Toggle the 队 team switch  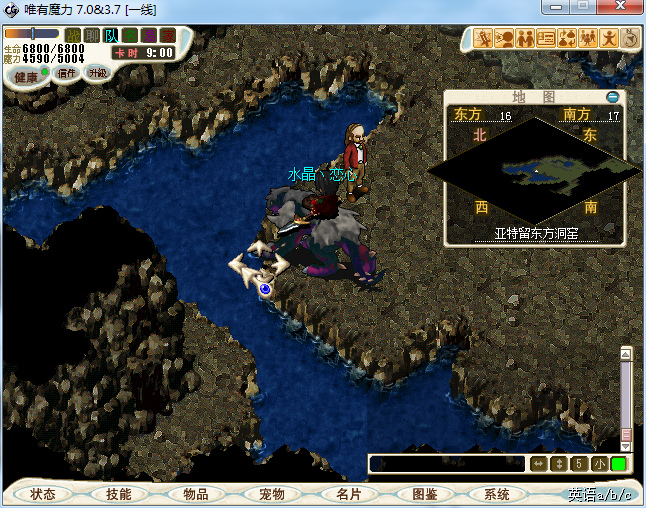coord(111,36)
